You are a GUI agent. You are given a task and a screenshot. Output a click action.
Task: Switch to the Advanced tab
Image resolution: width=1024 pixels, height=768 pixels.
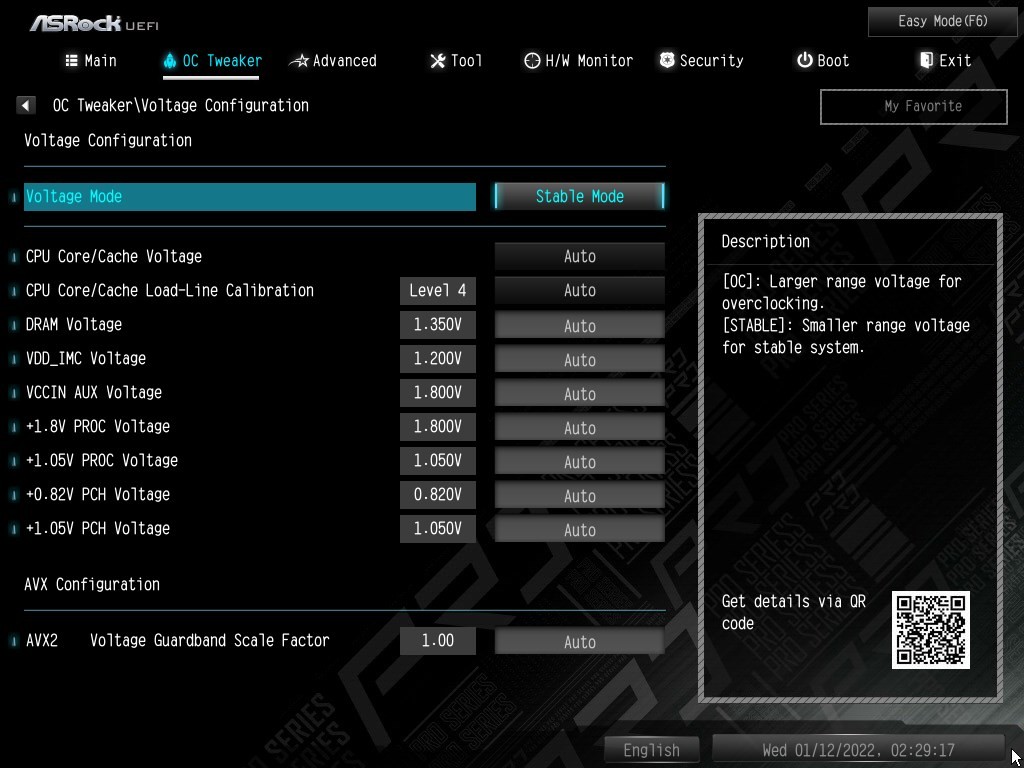pyautogui.click(x=333, y=61)
